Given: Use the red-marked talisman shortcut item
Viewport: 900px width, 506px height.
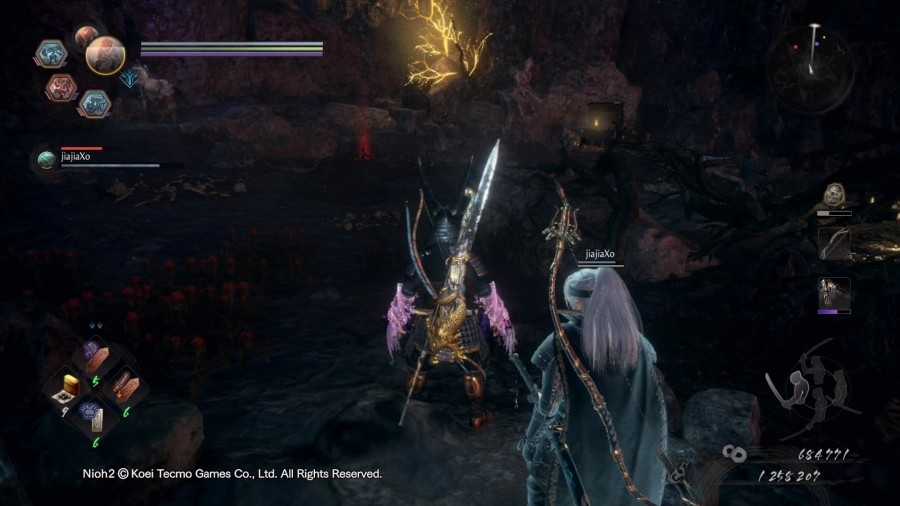Looking at the screenshot, I should [x=122, y=385].
